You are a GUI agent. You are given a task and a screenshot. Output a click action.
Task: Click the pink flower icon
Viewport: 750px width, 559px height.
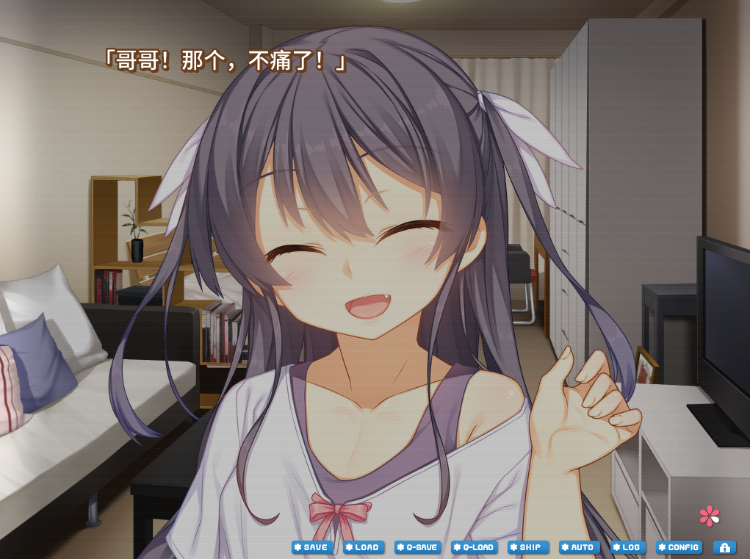[709, 516]
